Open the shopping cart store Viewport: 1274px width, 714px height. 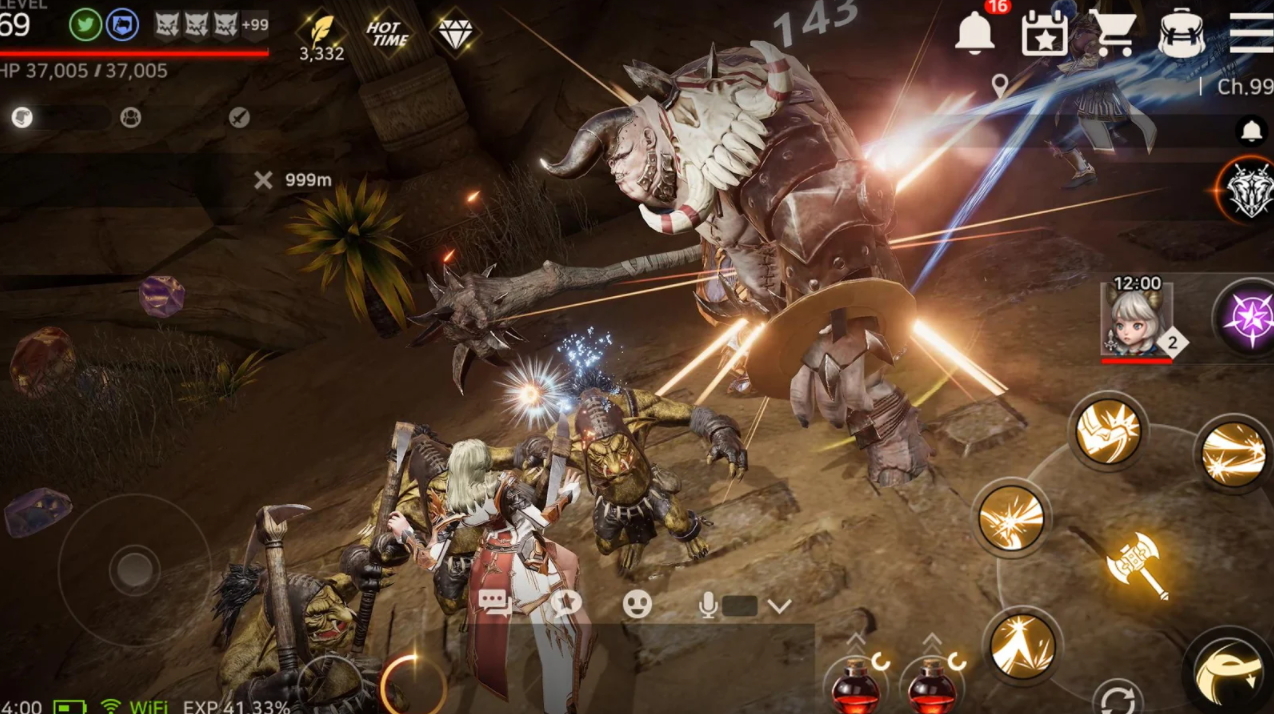pyautogui.click(x=1114, y=33)
